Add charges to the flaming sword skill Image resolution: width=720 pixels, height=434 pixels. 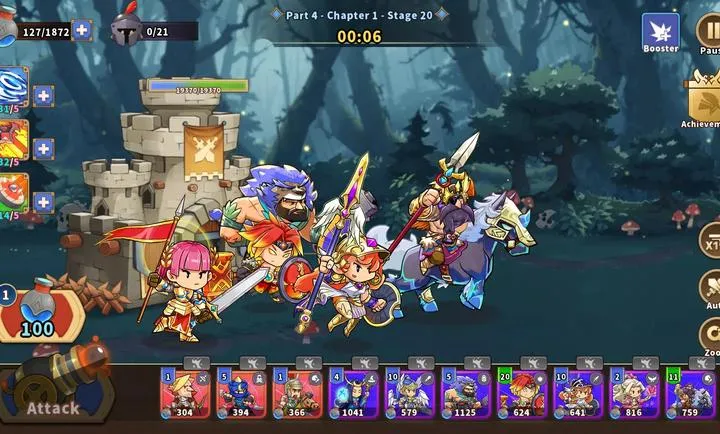(x=44, y=149)
